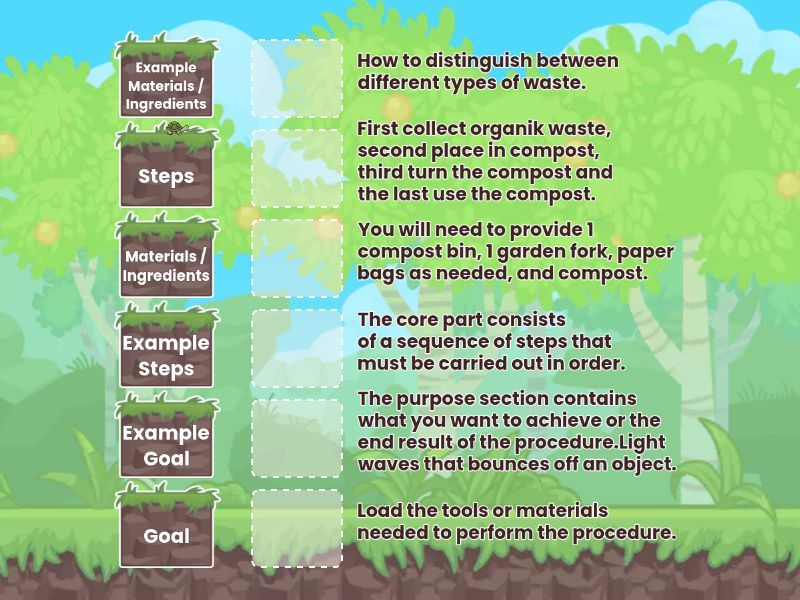Select the empty slot beside the waste types definition
The width and height of the screenshot is (800, 600).
[x=296, y=78]
